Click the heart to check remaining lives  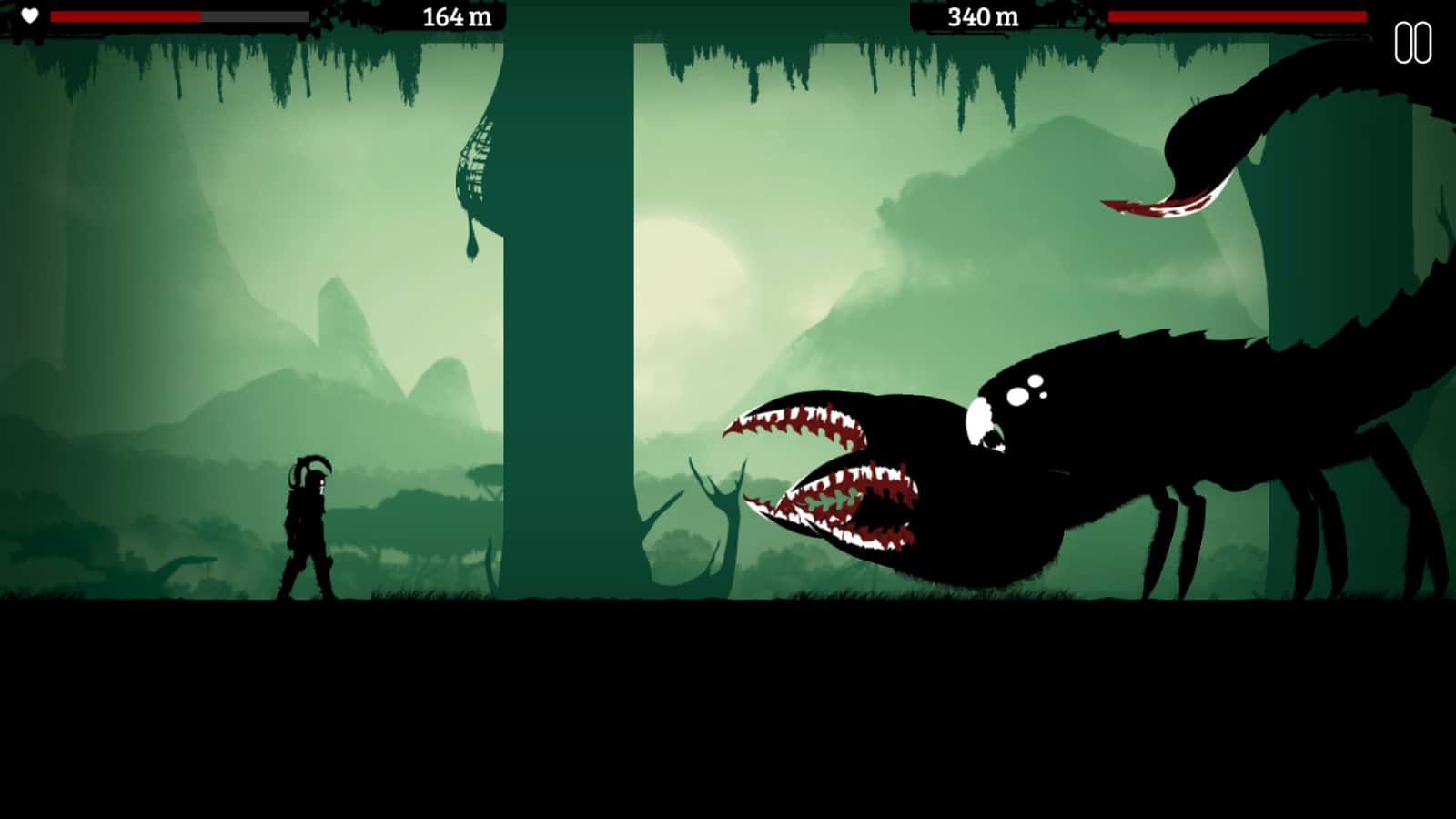click(30, 15)
